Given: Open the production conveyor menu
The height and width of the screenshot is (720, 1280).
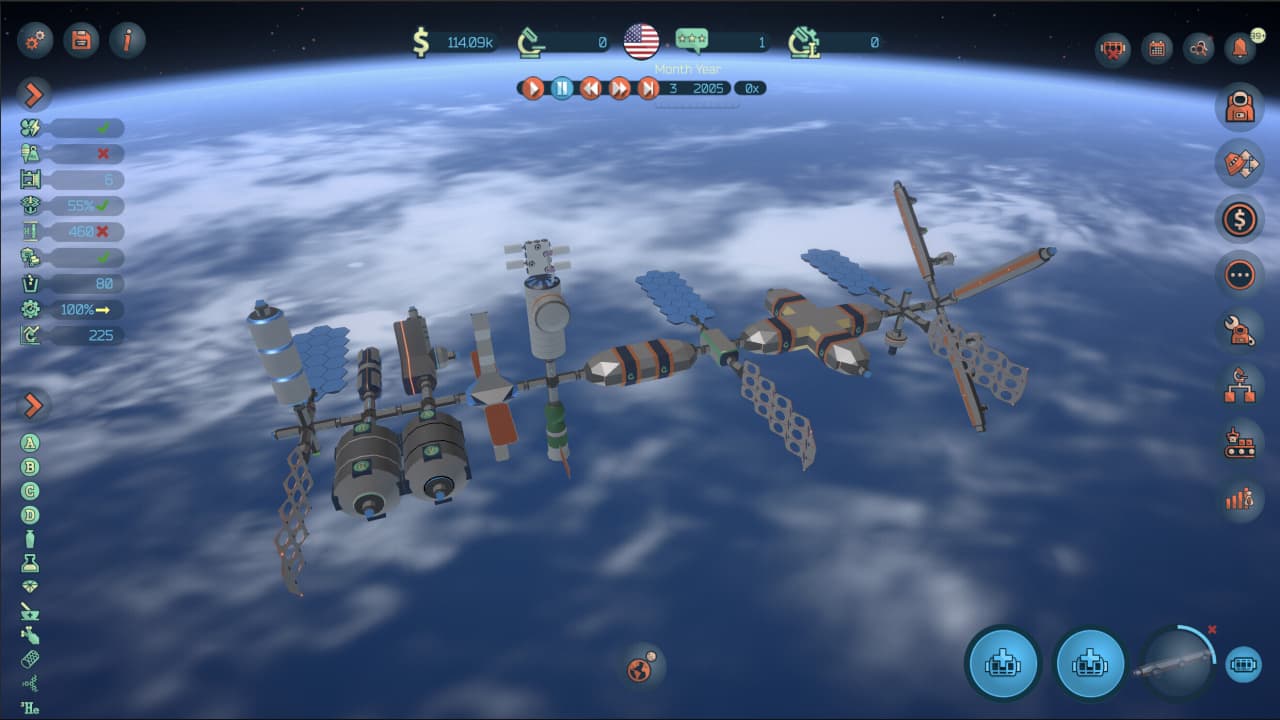Looking at the screenshot, I should pos(1240,442).
